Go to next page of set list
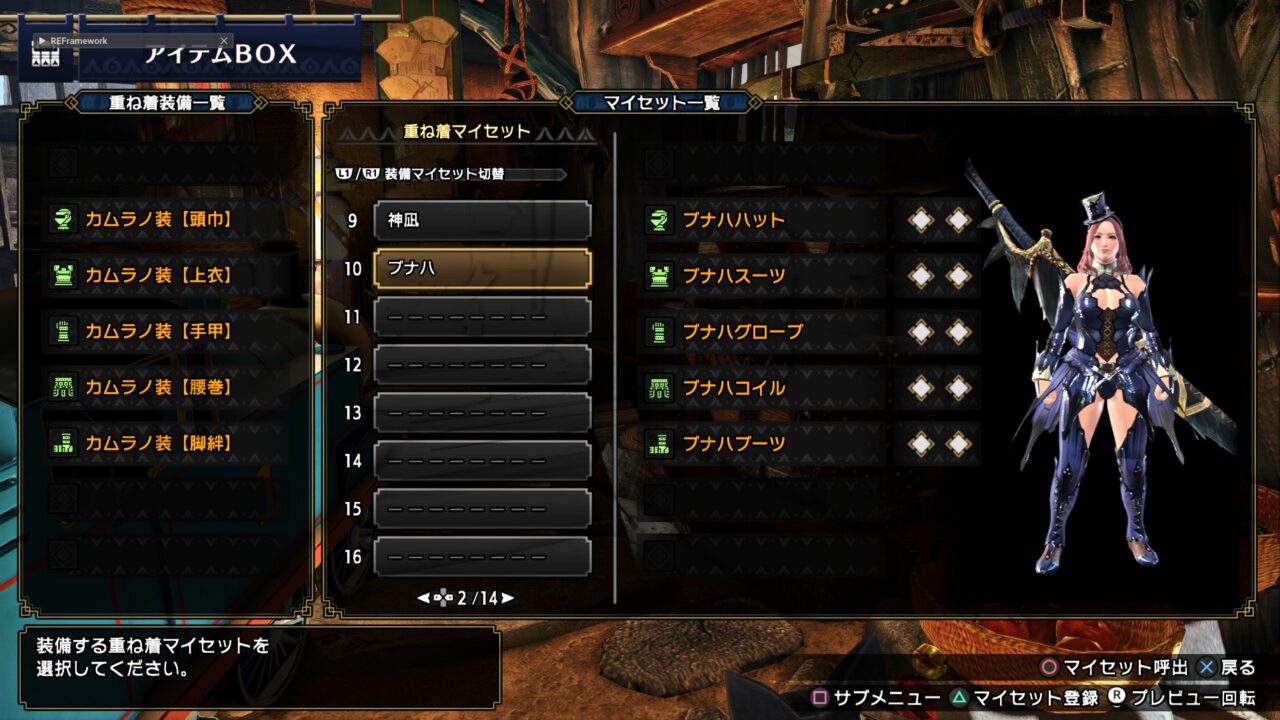This screenshot has width=1280, height=720. [x=508, y=598]
